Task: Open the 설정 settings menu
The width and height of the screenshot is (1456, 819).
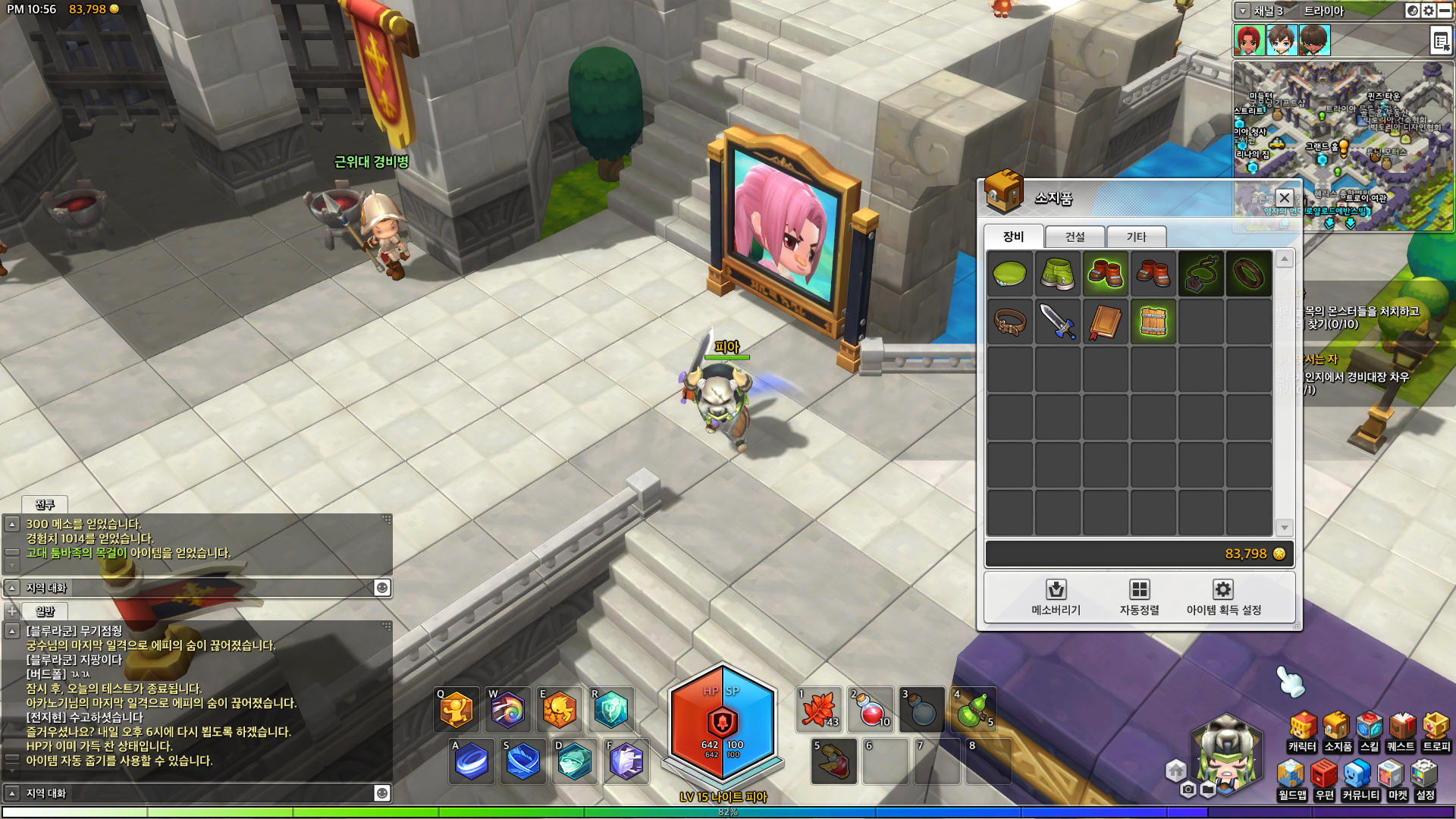Action: tap(1425, 781)
